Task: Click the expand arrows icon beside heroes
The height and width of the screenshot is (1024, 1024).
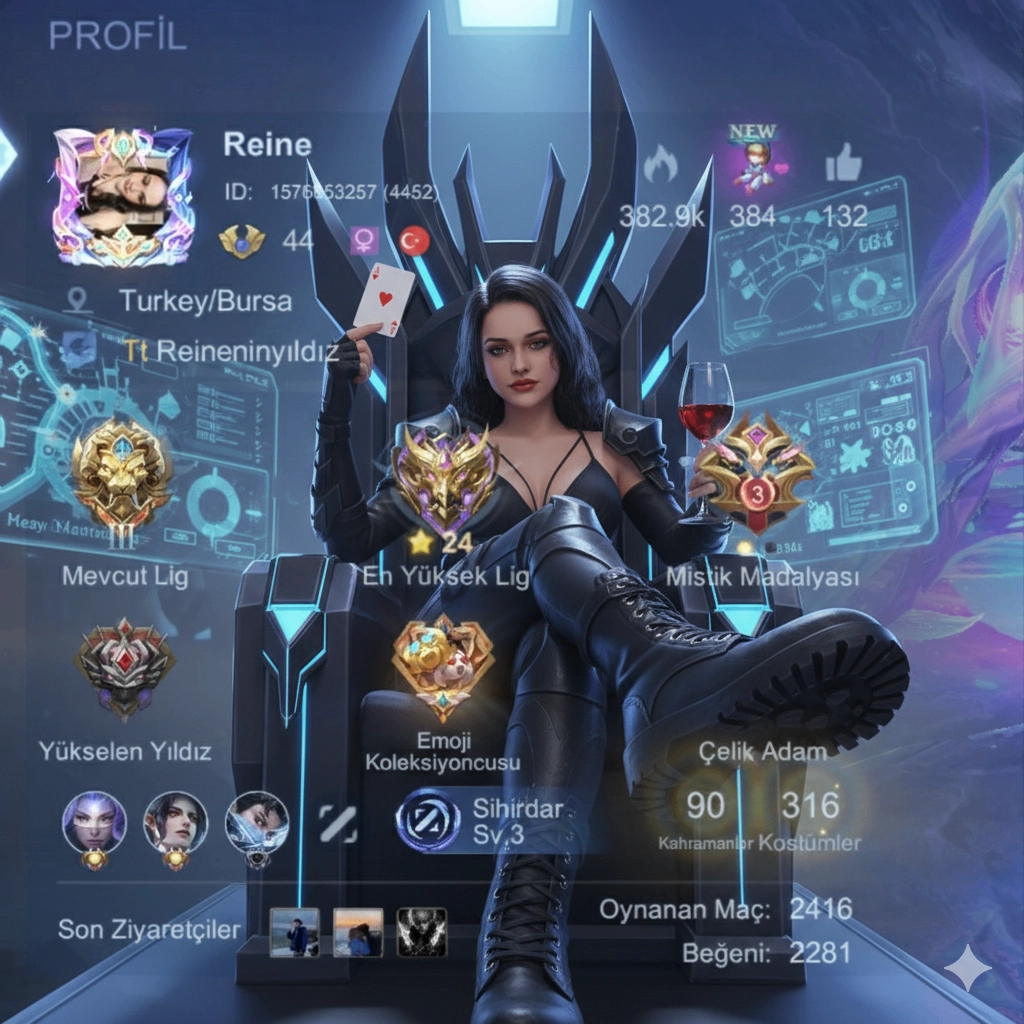Action: point(338,823)
